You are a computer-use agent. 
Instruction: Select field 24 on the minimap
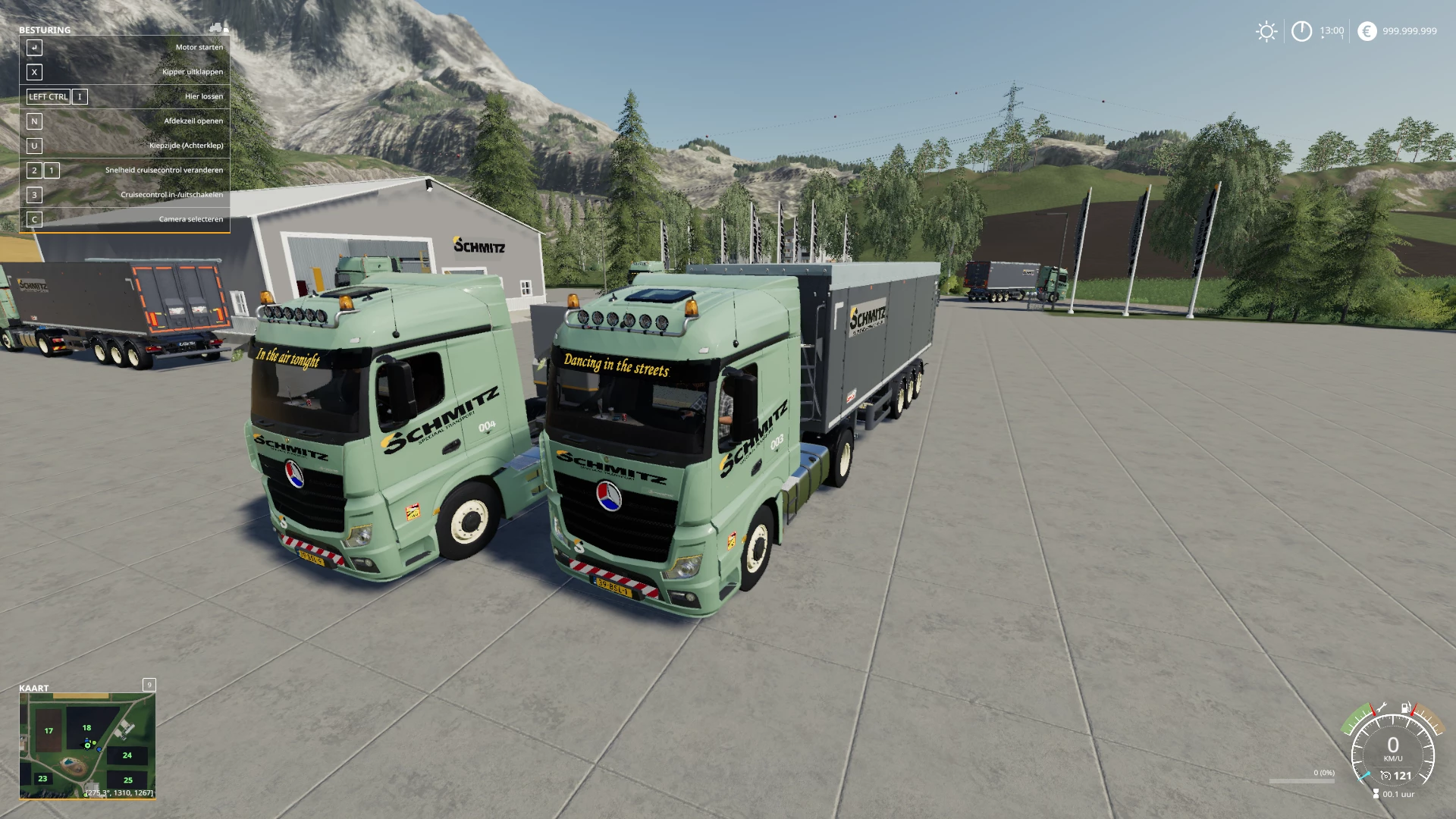127,755
